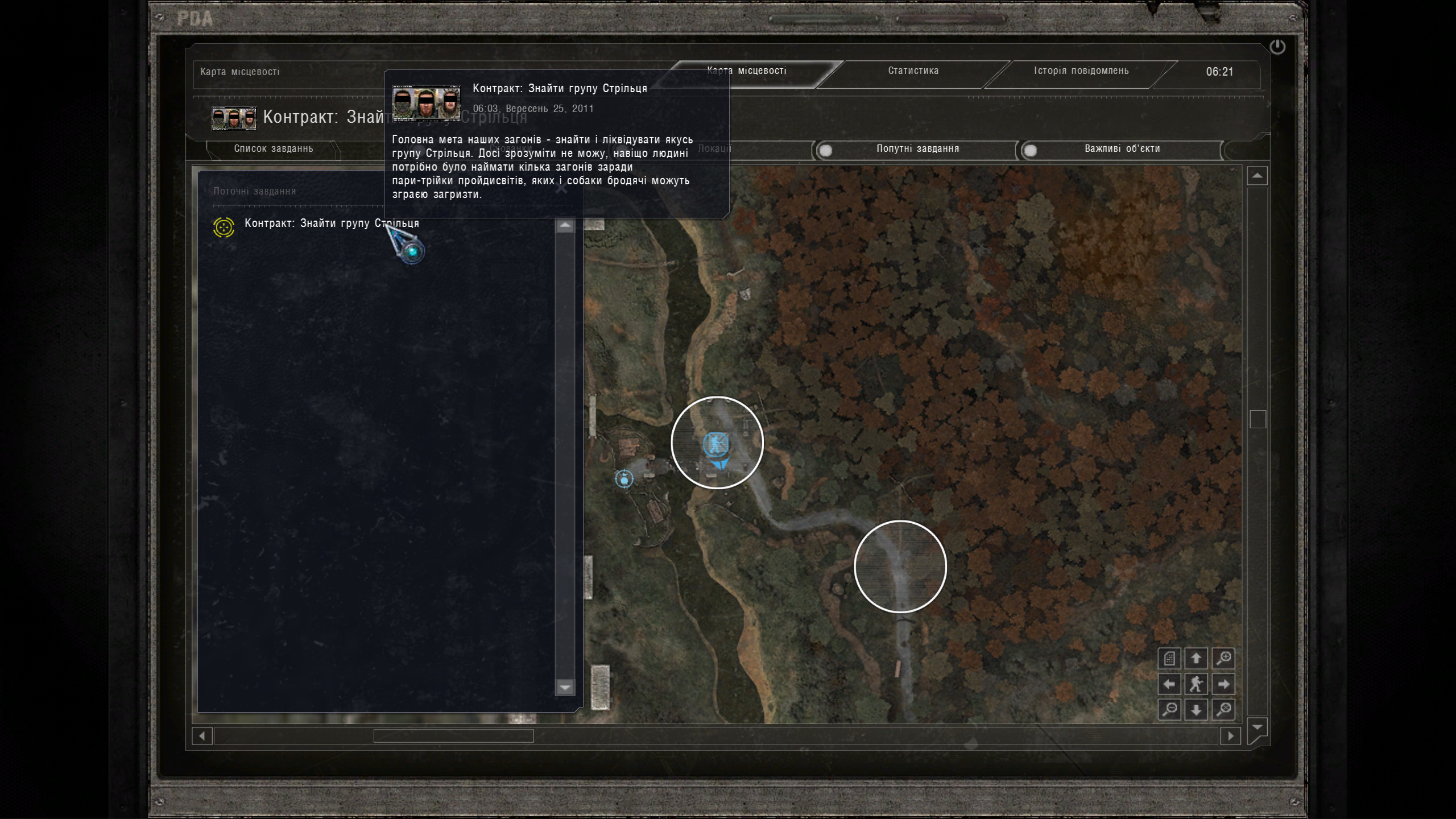This screenshot has width=1456, height=819.
Task: Click the blue player marker on the map
Action: point(716,444)
